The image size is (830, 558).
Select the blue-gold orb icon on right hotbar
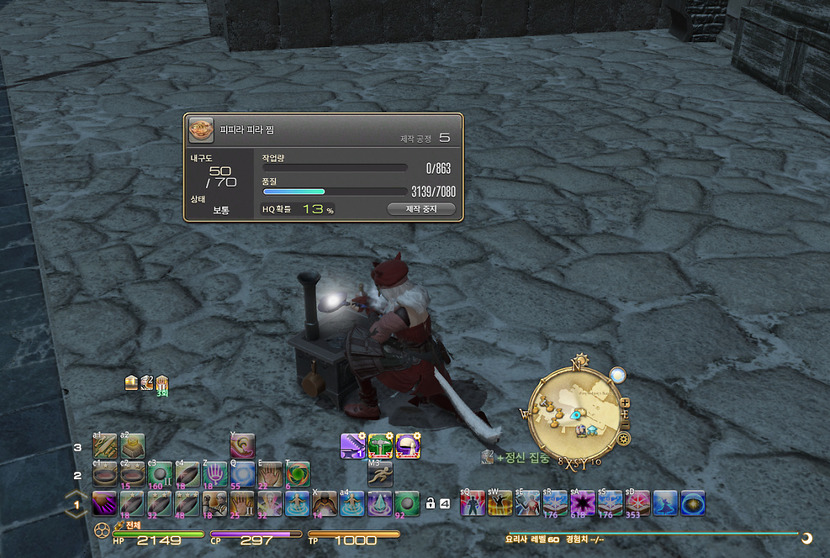[x=692, y=502]
